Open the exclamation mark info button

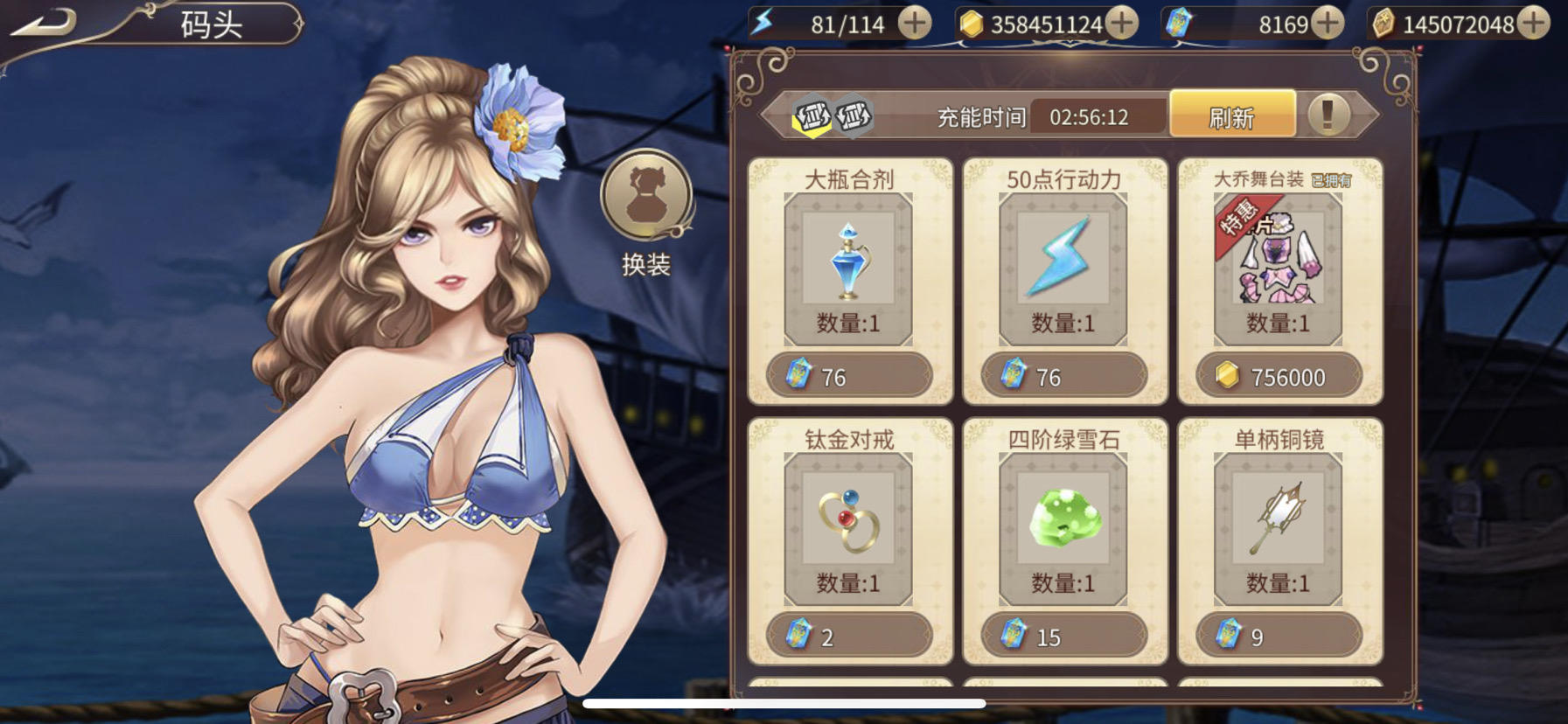(1328, 115)
